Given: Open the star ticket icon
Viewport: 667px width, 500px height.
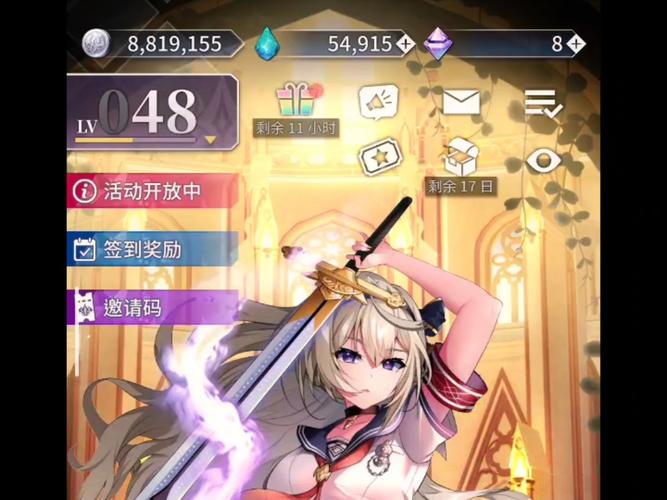Looking at the screenshot, I should coord(379,159).
